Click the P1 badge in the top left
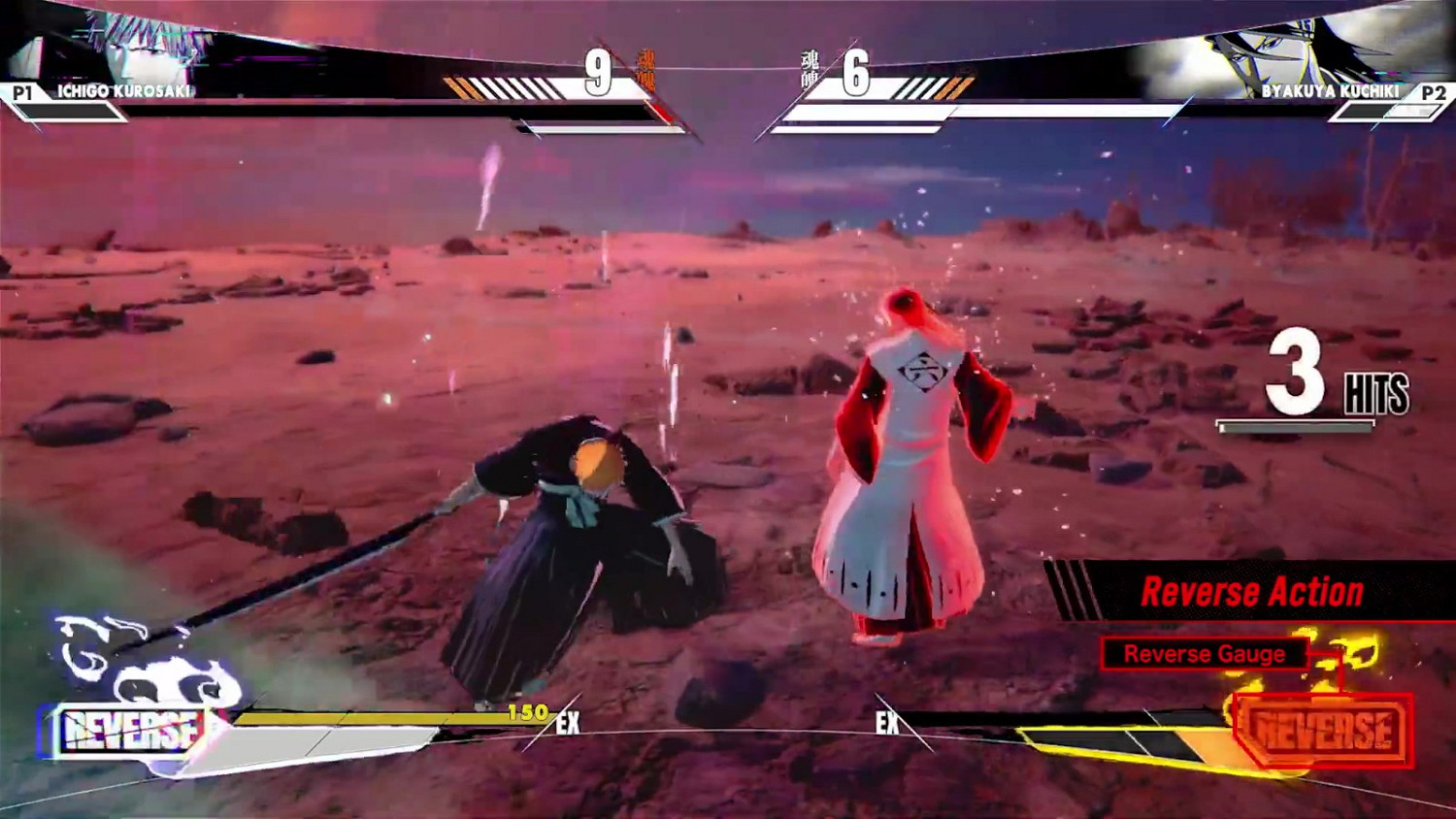This screenshot has height=819, width=1456. (x=23, y=94)
